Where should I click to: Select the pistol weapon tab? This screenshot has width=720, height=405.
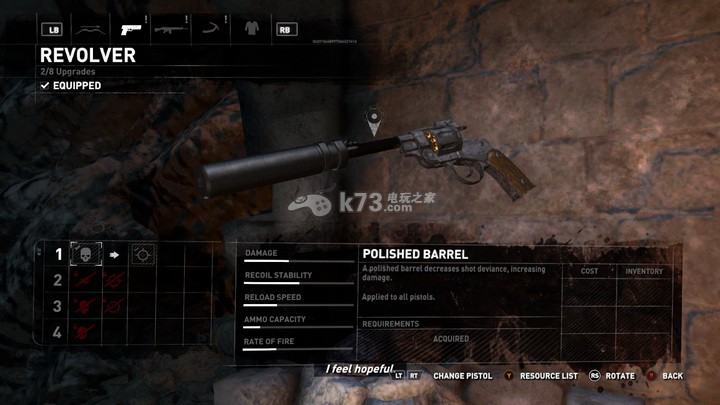pyautogui.click(x=129, y=29)
